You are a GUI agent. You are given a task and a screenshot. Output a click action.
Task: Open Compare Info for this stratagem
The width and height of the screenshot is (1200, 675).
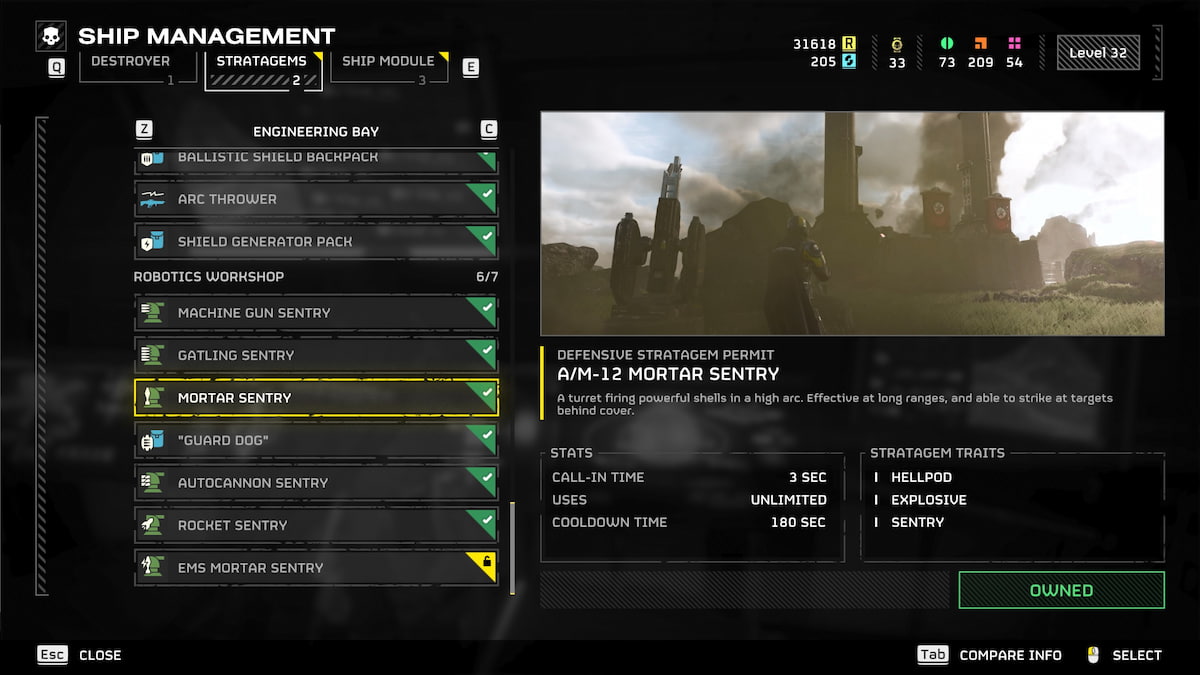pos(990,655)
